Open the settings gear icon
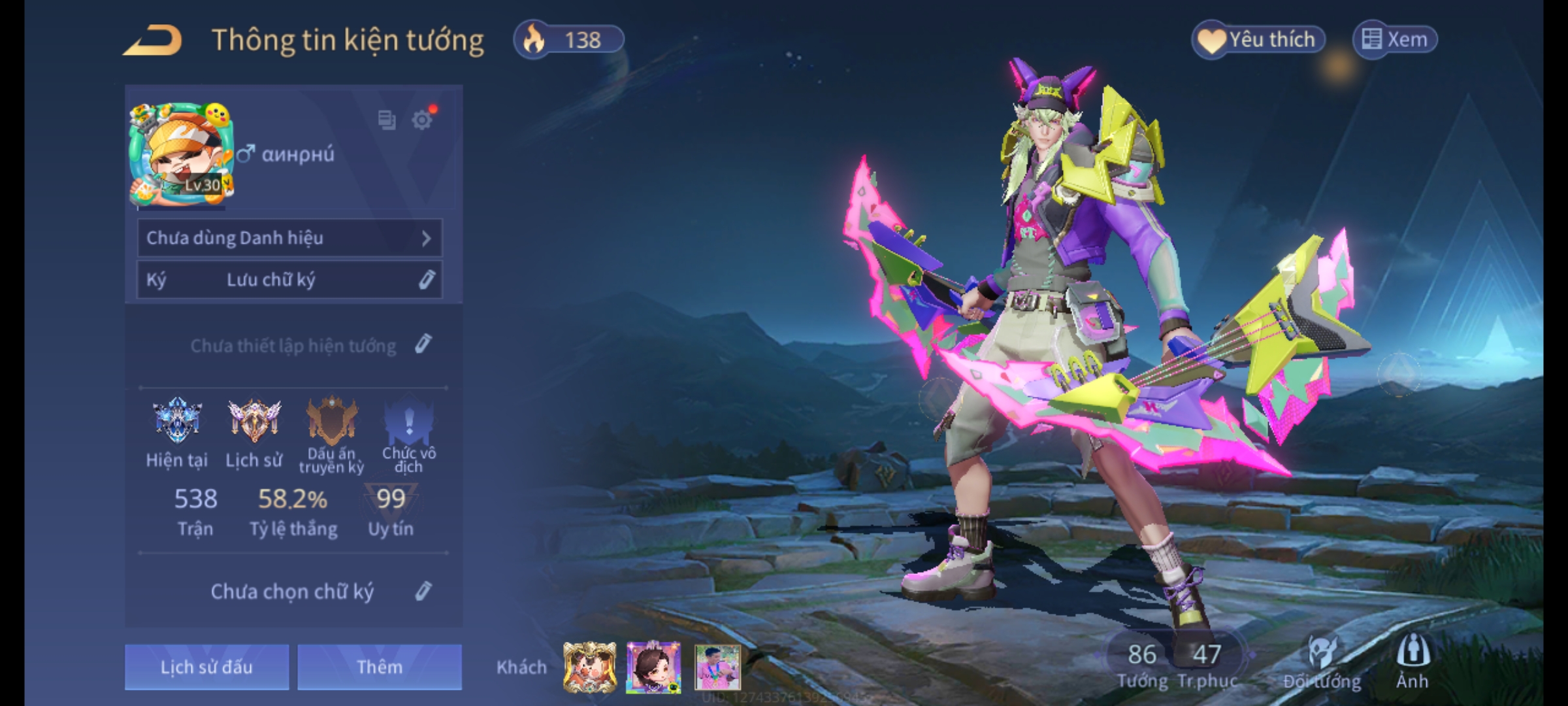 click(x=422, y=120)
